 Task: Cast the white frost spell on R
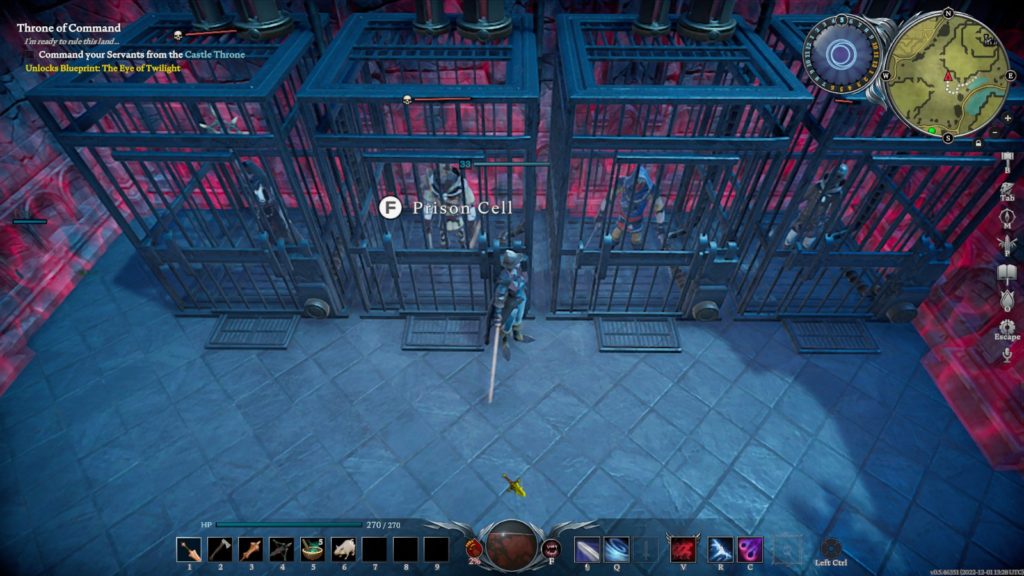(x=719, y=549)
